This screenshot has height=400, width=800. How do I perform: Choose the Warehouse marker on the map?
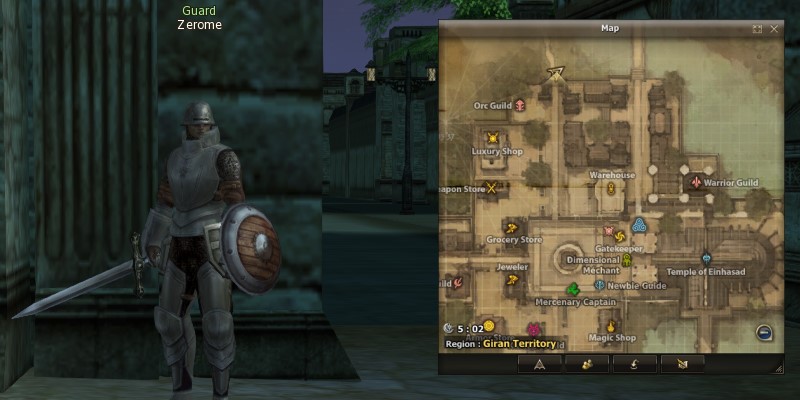pos(610,187)
